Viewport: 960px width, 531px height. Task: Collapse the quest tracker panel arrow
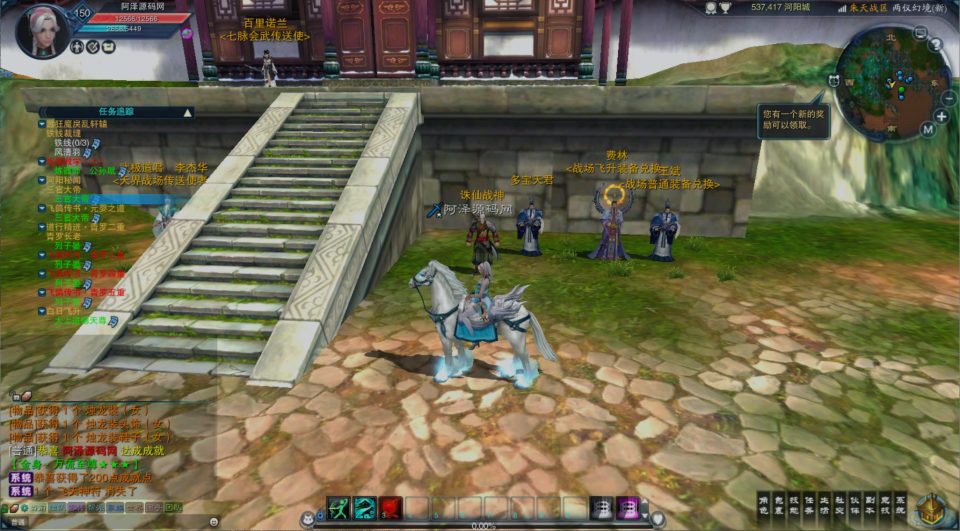187,113
